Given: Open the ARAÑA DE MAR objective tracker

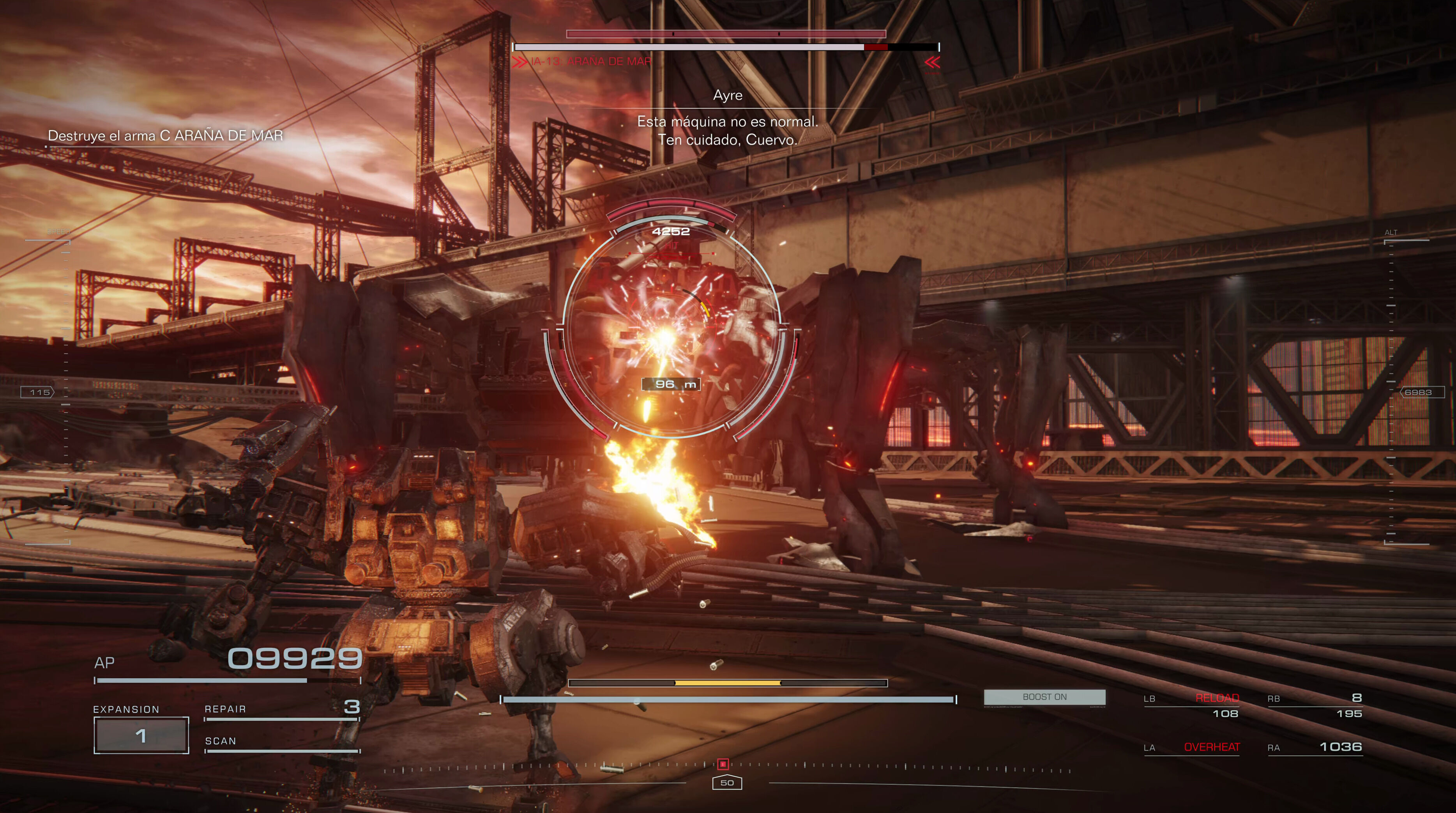Looking at the screenshot, I should pyautogui.click(x=165, y=136).
